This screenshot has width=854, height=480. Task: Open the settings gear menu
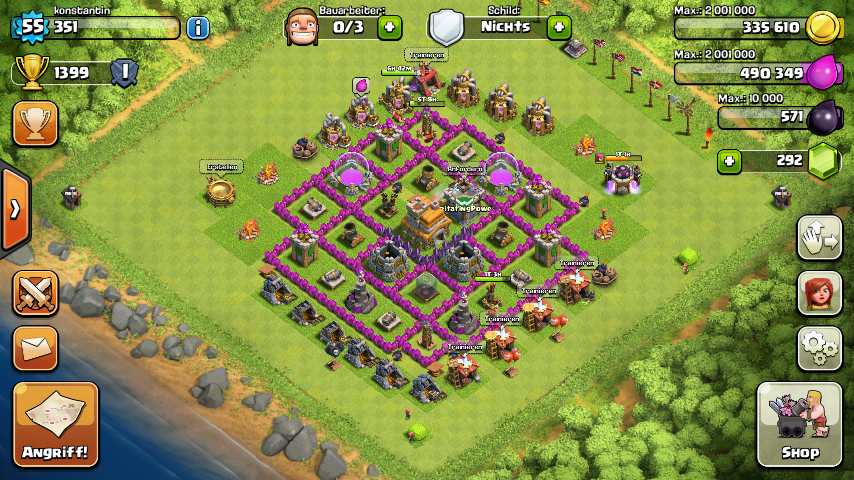(819, 348)
